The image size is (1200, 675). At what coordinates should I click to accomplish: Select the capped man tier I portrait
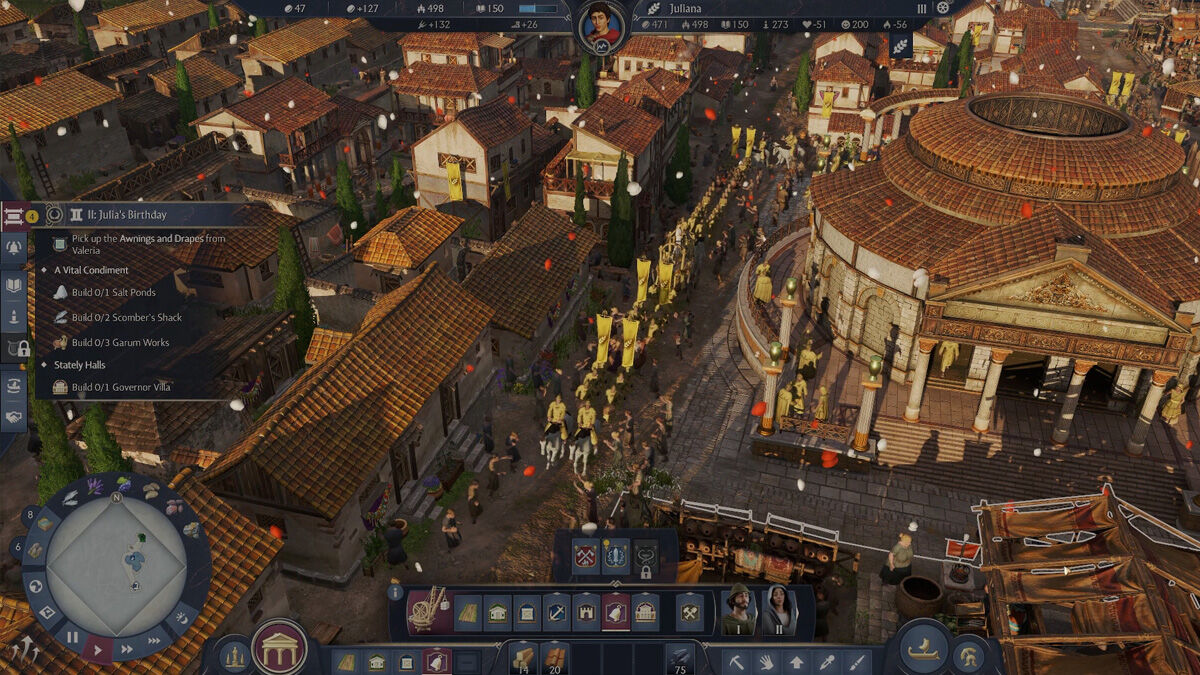click(739, 610)
